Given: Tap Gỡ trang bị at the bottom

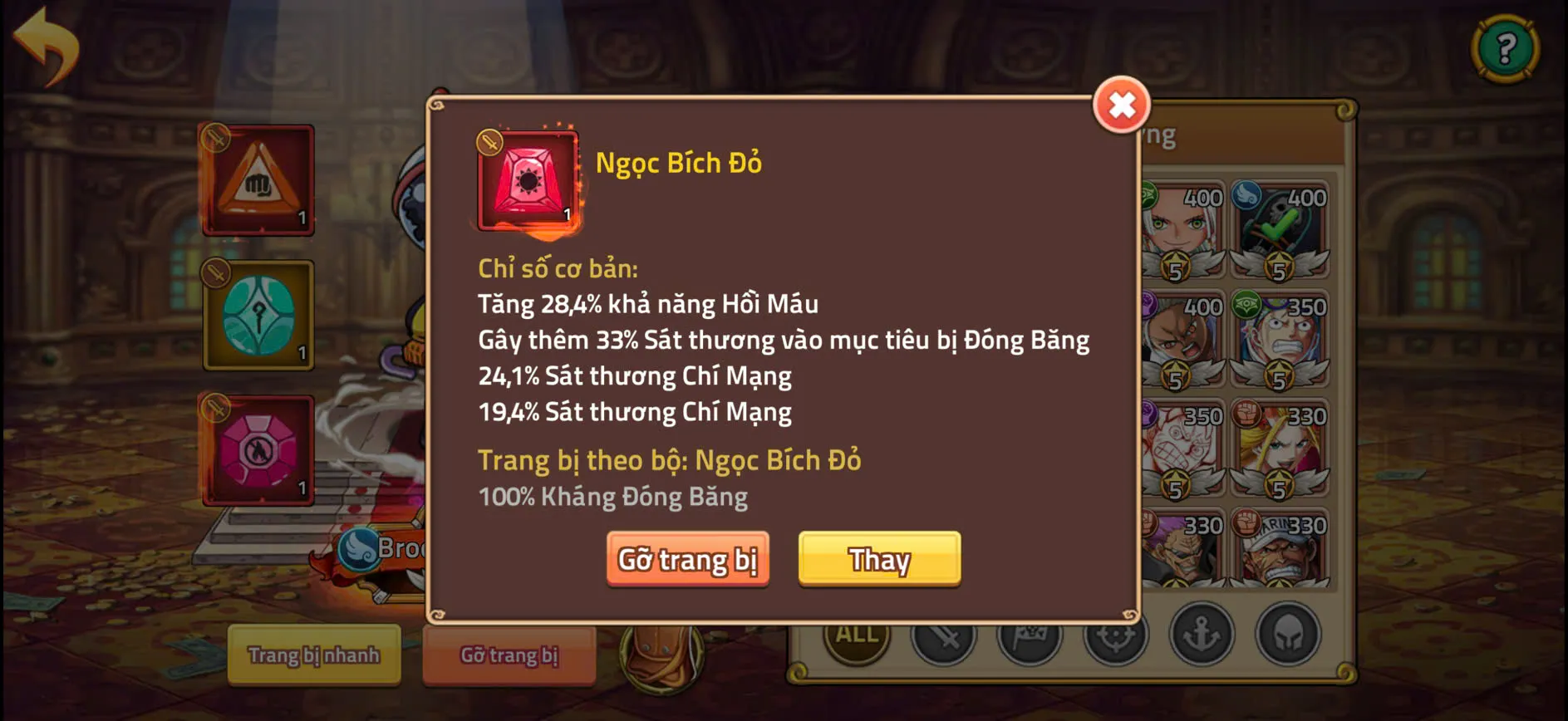Looking at the screenshot, I should (509, 655).
